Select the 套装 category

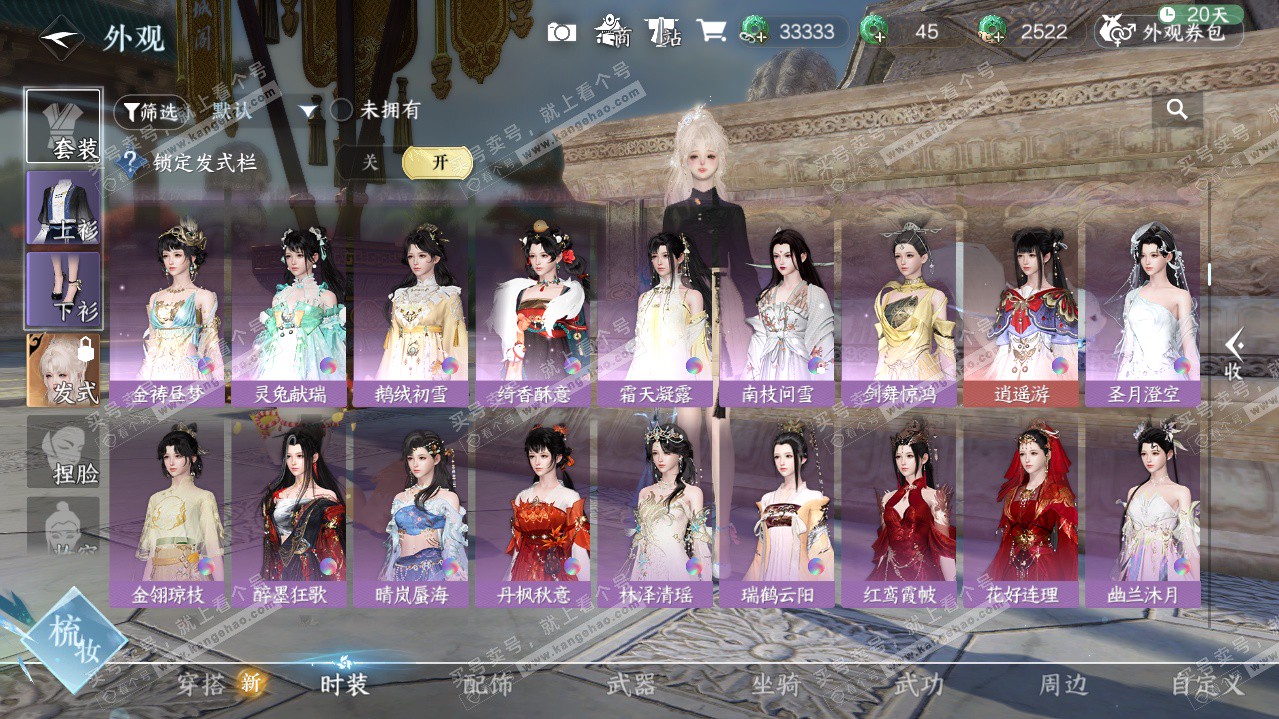click(x=64, y=127)
